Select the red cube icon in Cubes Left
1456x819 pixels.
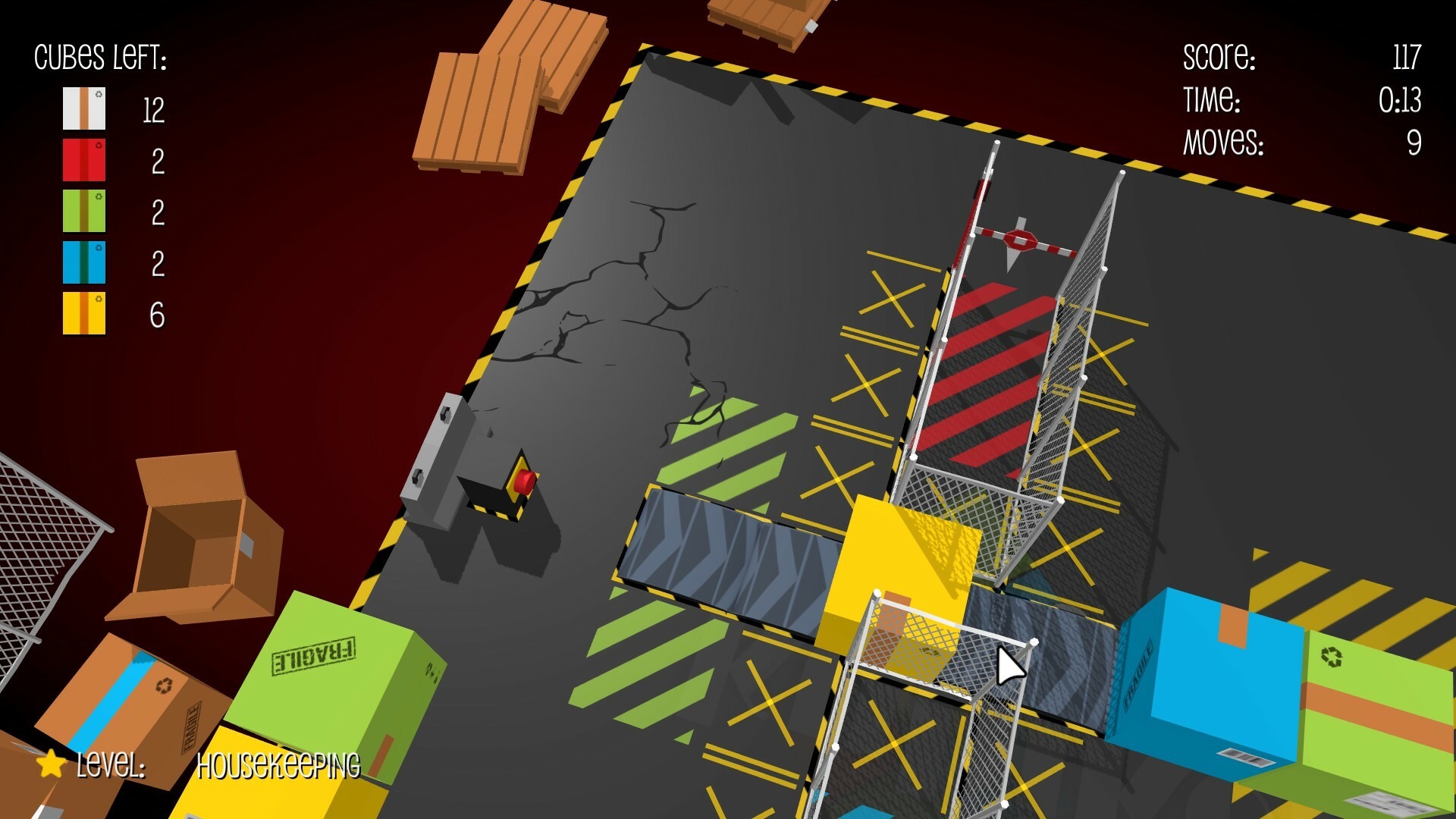tap(83, 160)
